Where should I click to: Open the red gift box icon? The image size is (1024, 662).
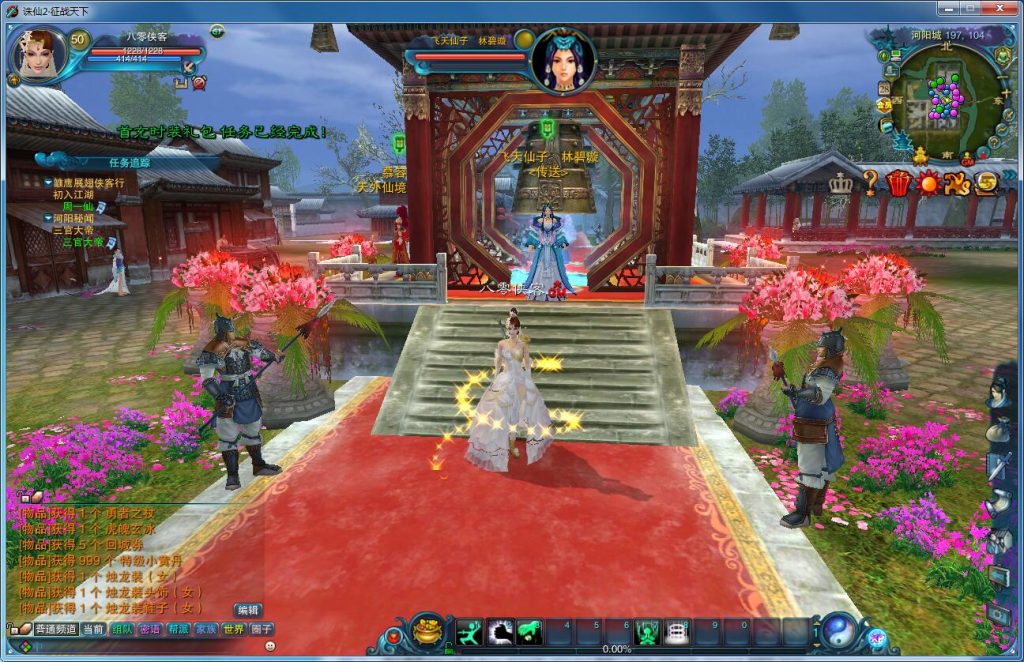pyautogui.click(x=899, y=183)
